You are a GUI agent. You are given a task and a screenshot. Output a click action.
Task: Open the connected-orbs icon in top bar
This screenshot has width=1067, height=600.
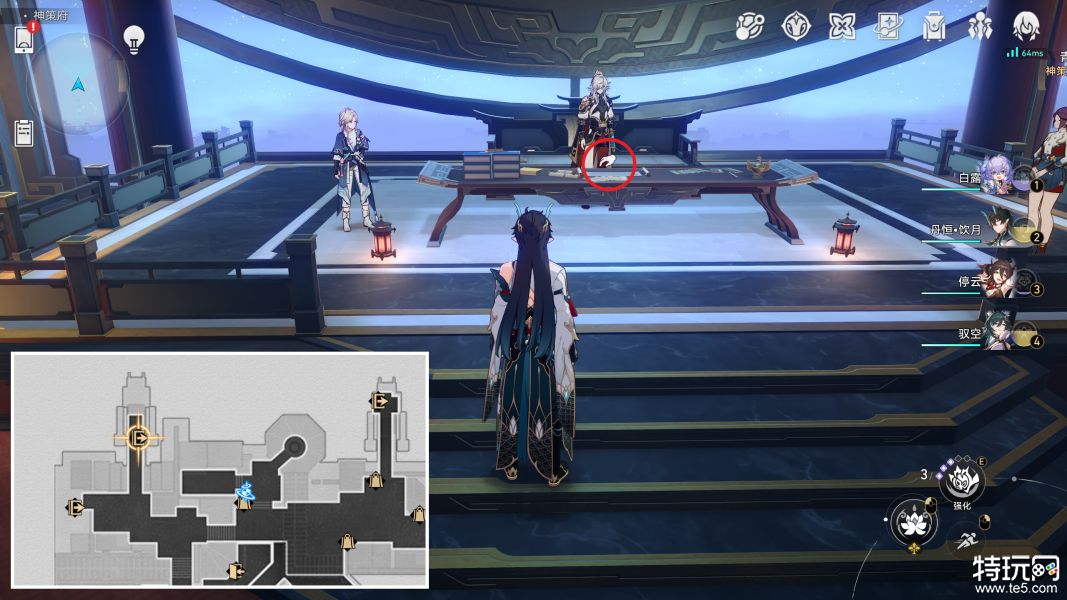(749, 27)
